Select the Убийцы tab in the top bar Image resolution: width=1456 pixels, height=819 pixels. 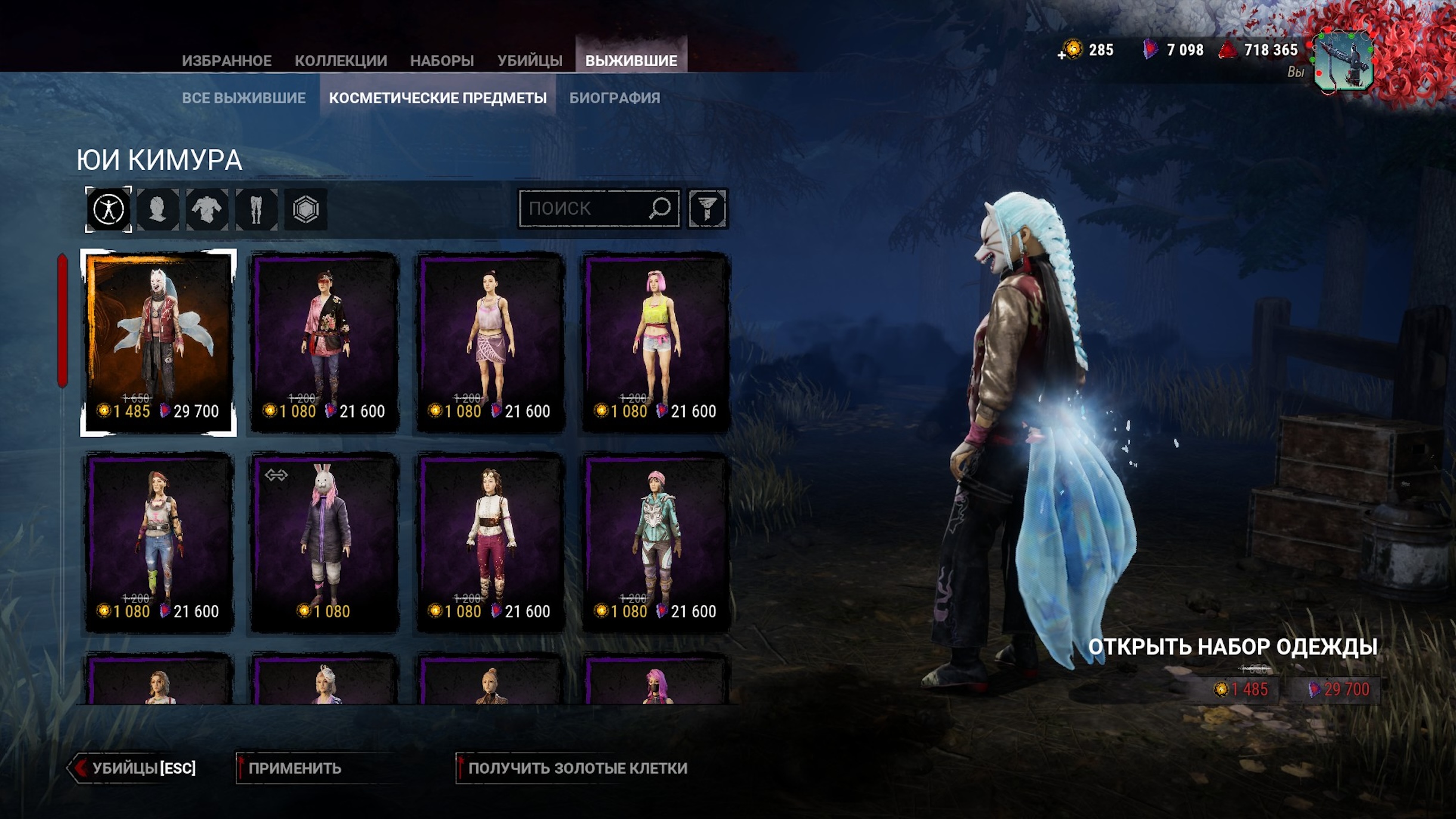click(530, 61)
